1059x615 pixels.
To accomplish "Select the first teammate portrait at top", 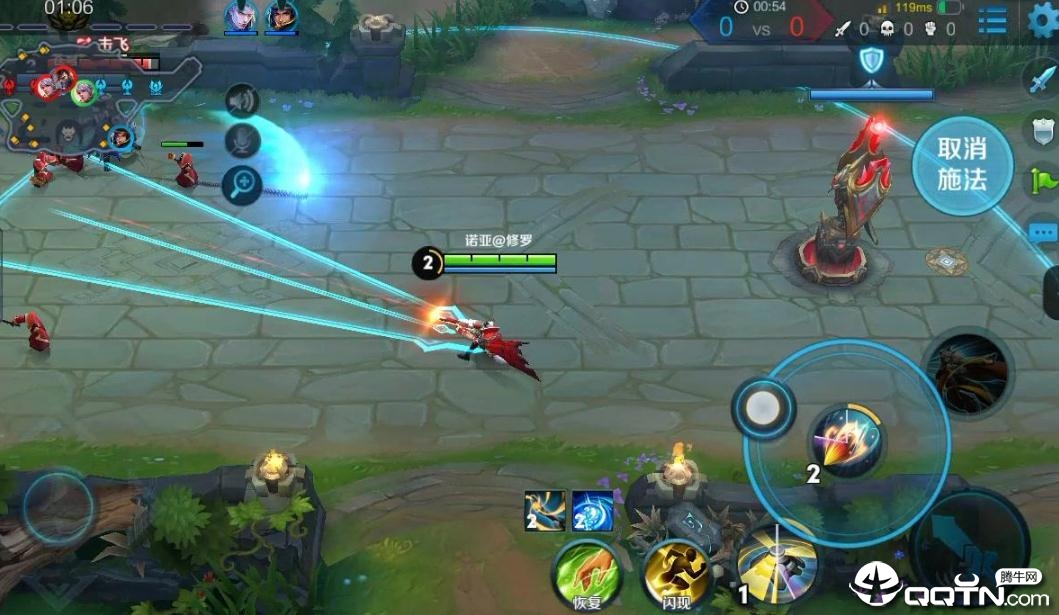I will pos(240,16).
